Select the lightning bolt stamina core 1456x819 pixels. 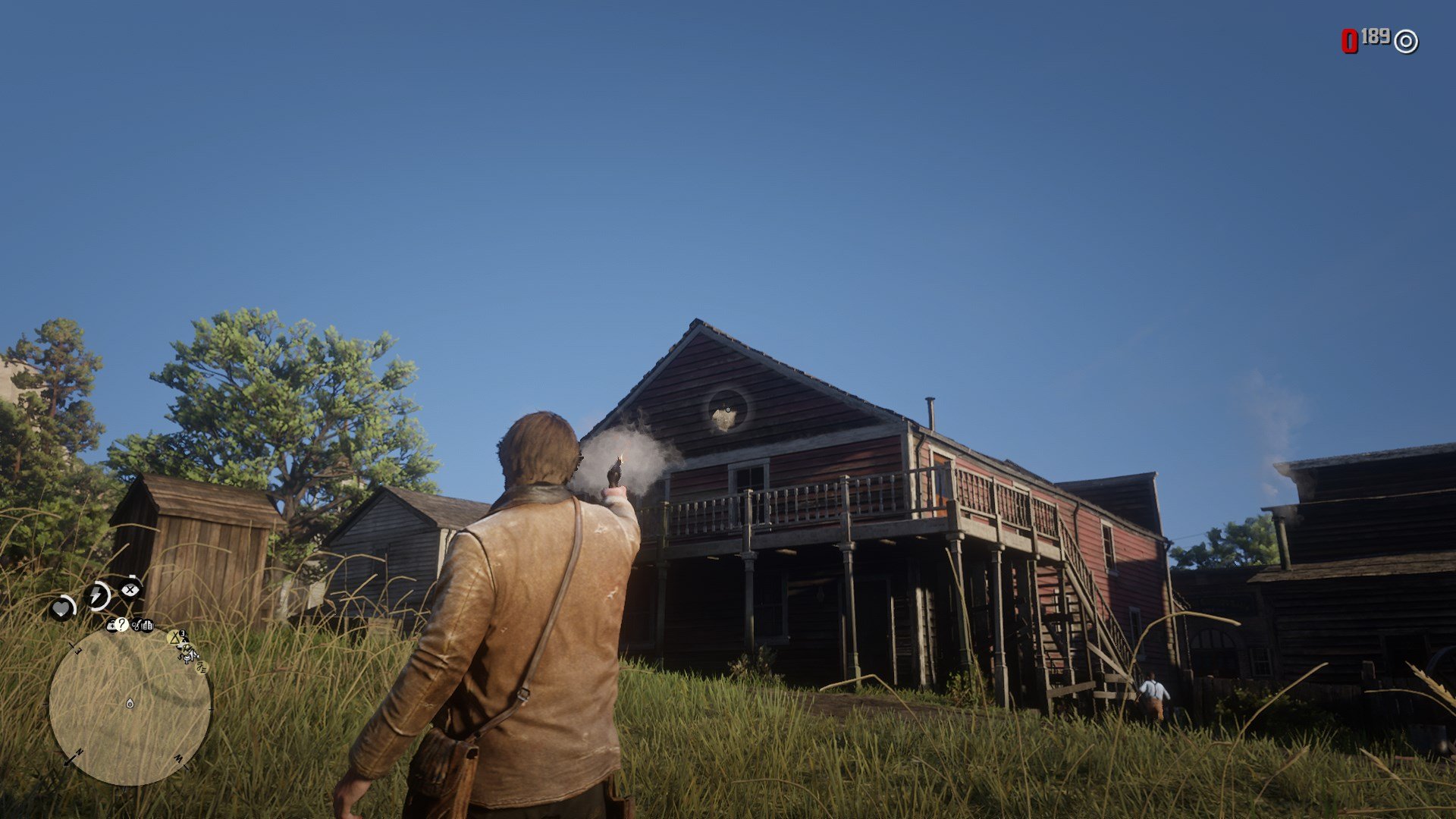[97, 595]
